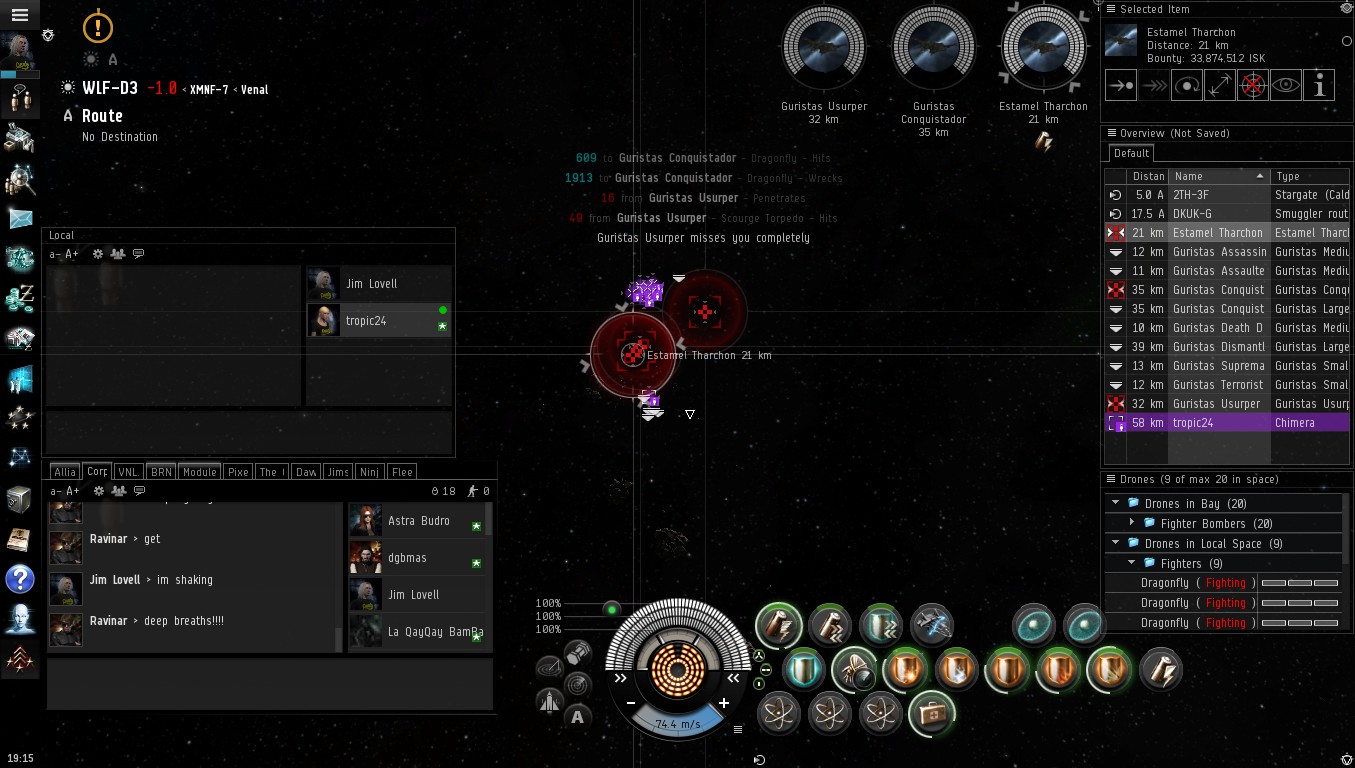
Task: Approach the selected item using the arrow button
Action: coord(1121,86)
